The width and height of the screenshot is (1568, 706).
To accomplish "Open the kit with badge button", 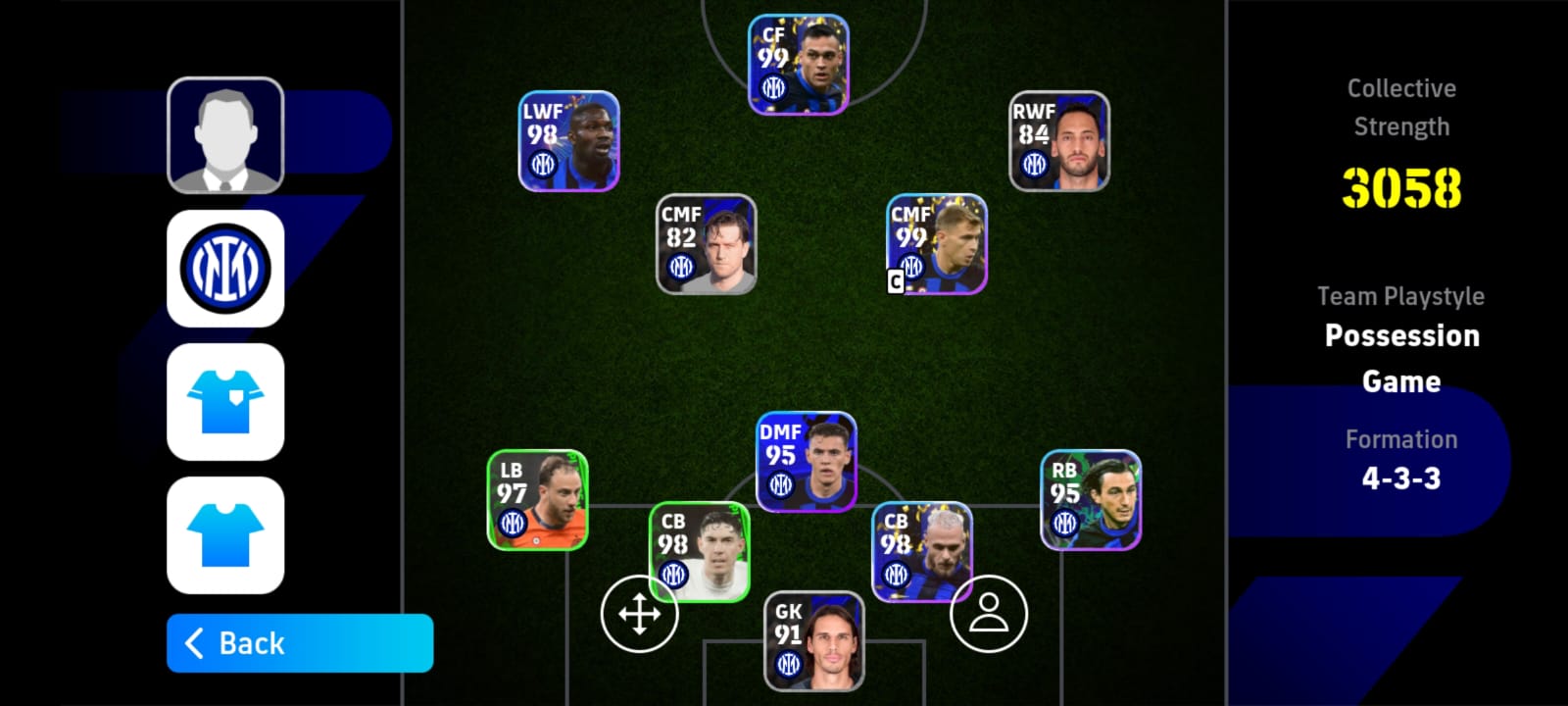I will [x=225, y=401].
